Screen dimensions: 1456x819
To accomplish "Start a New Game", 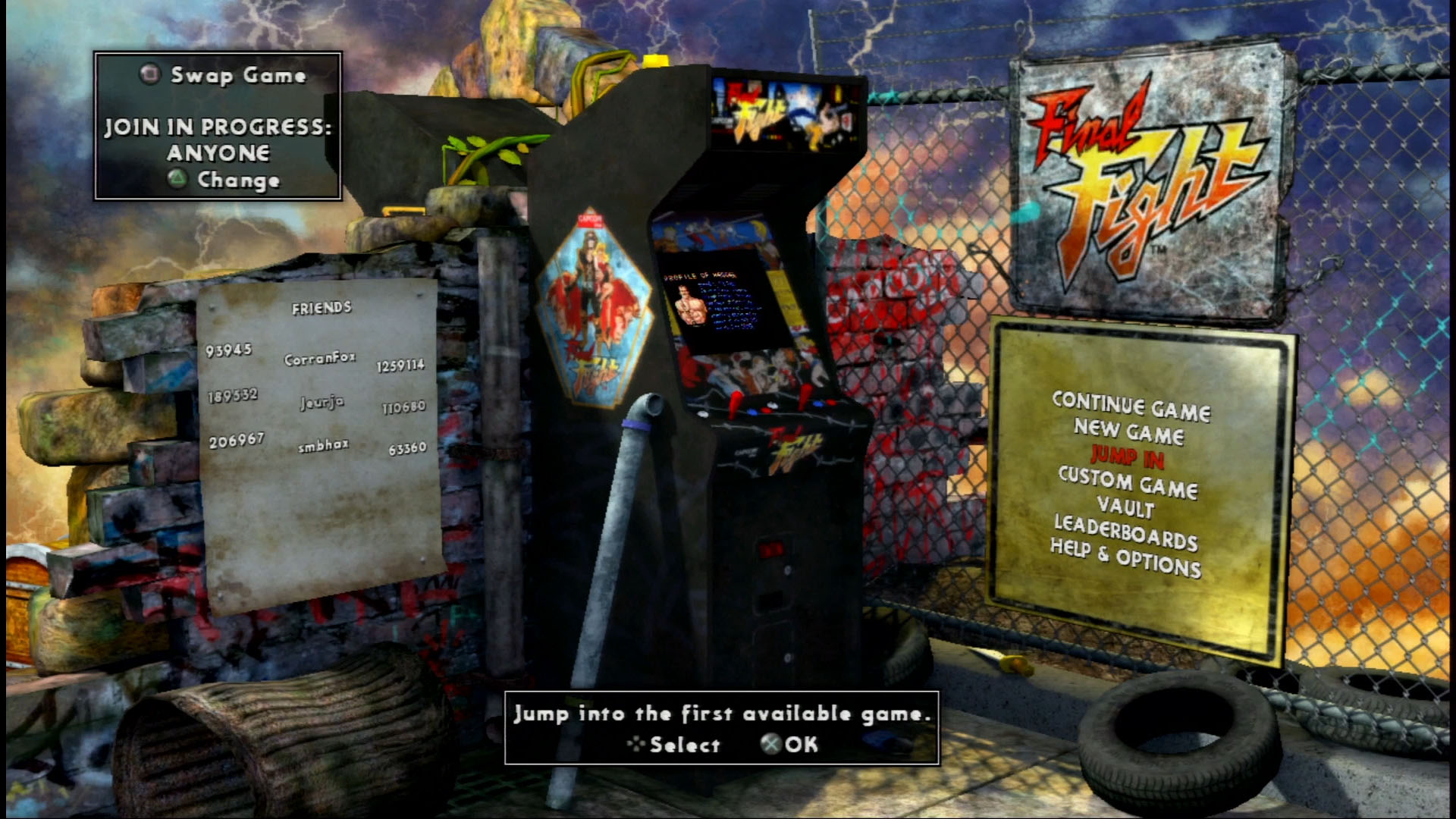I will click(x=1128, y=431).
